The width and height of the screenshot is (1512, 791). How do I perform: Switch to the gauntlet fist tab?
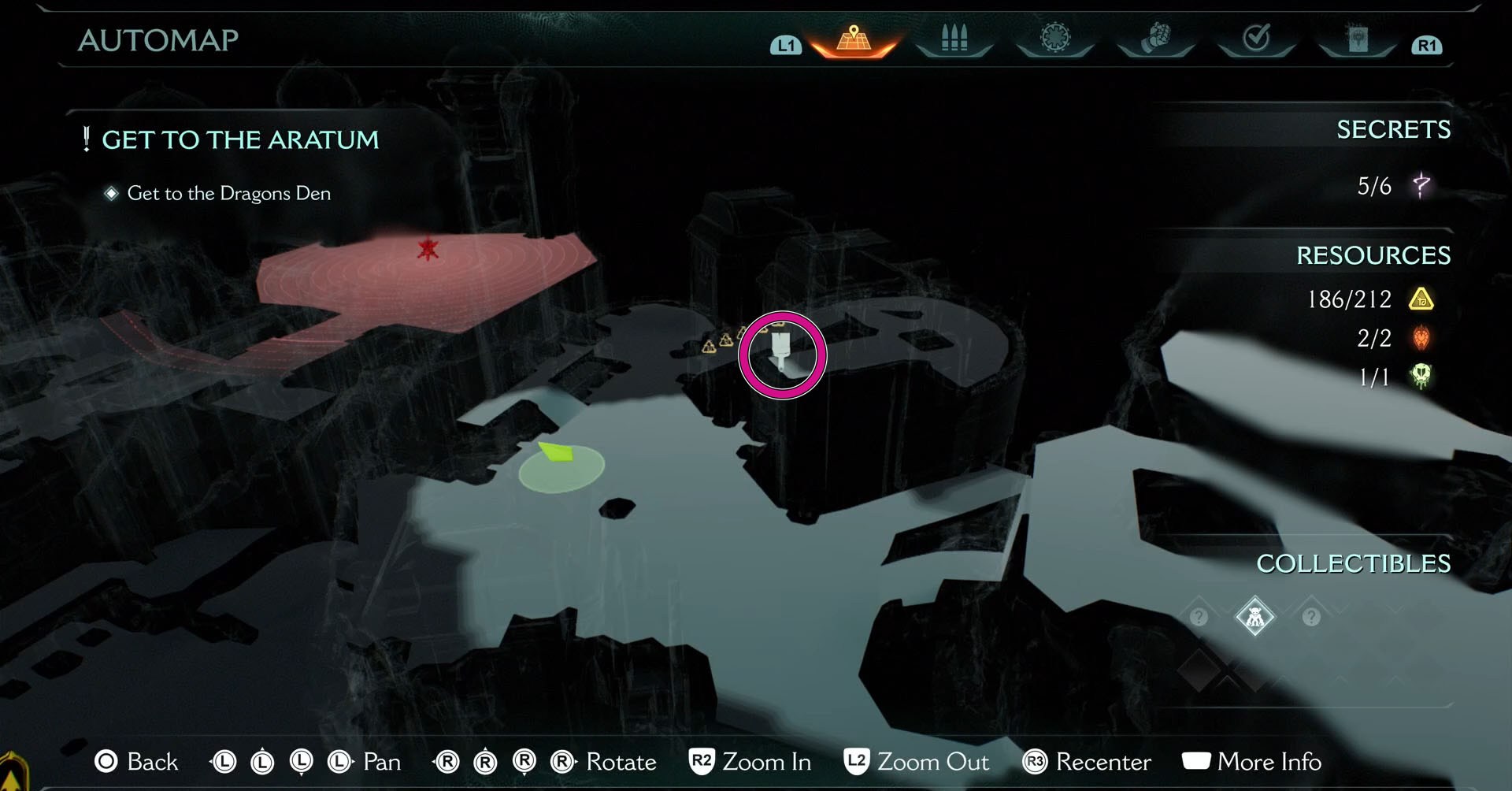coord(1155,38)
